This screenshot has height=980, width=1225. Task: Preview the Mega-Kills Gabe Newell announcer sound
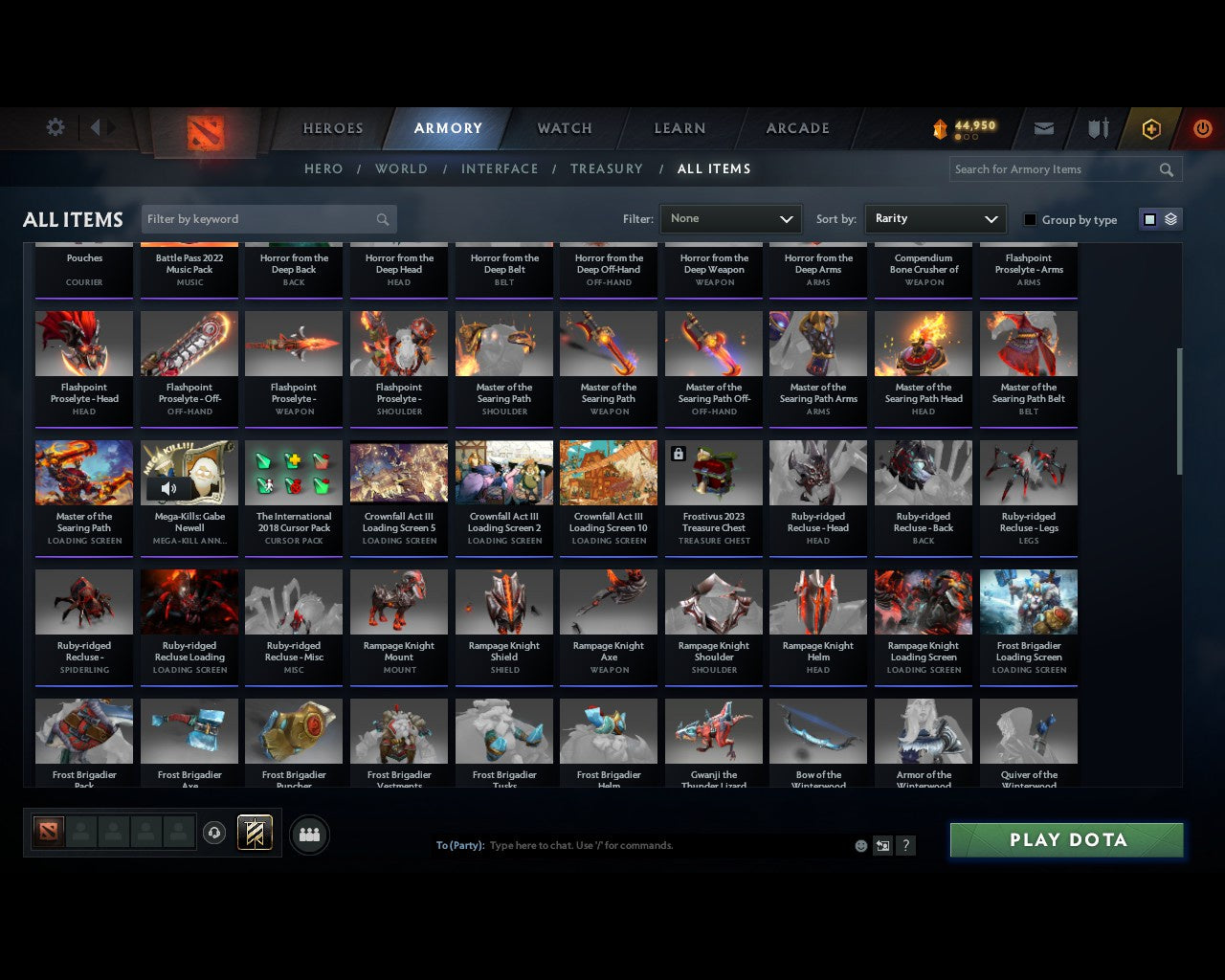[x=170, y=488]
